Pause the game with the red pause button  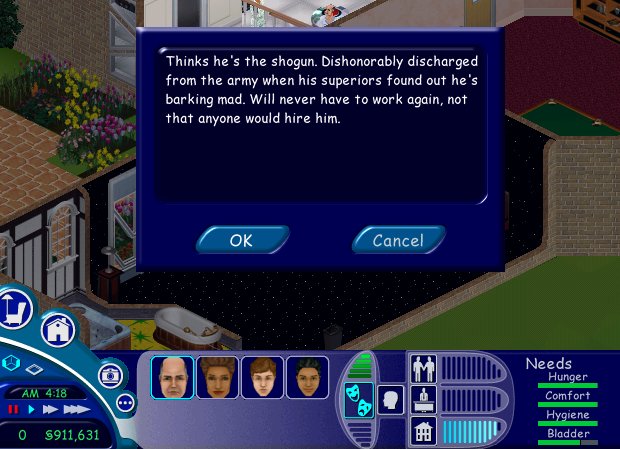coord(14,409)
